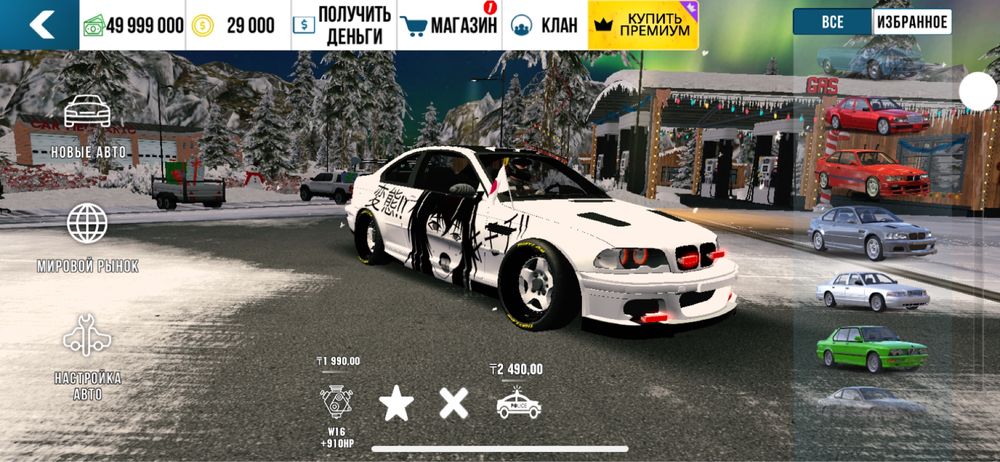Open Настройка Авто tuning menu
The image size is (1000, 462).
(88, 357)
